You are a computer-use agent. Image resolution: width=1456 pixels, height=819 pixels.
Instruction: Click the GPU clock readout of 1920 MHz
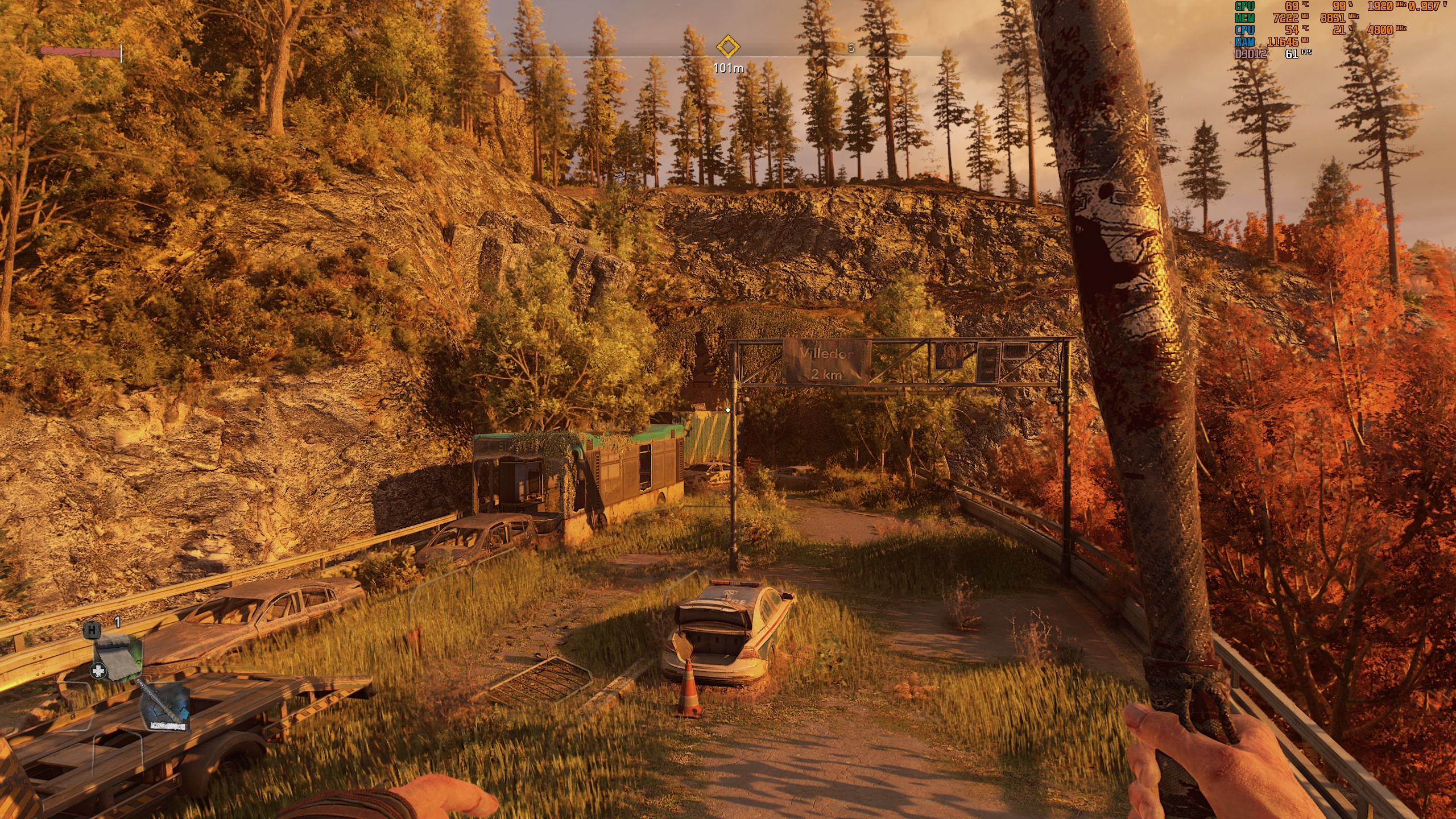[x=1380, y=7]
